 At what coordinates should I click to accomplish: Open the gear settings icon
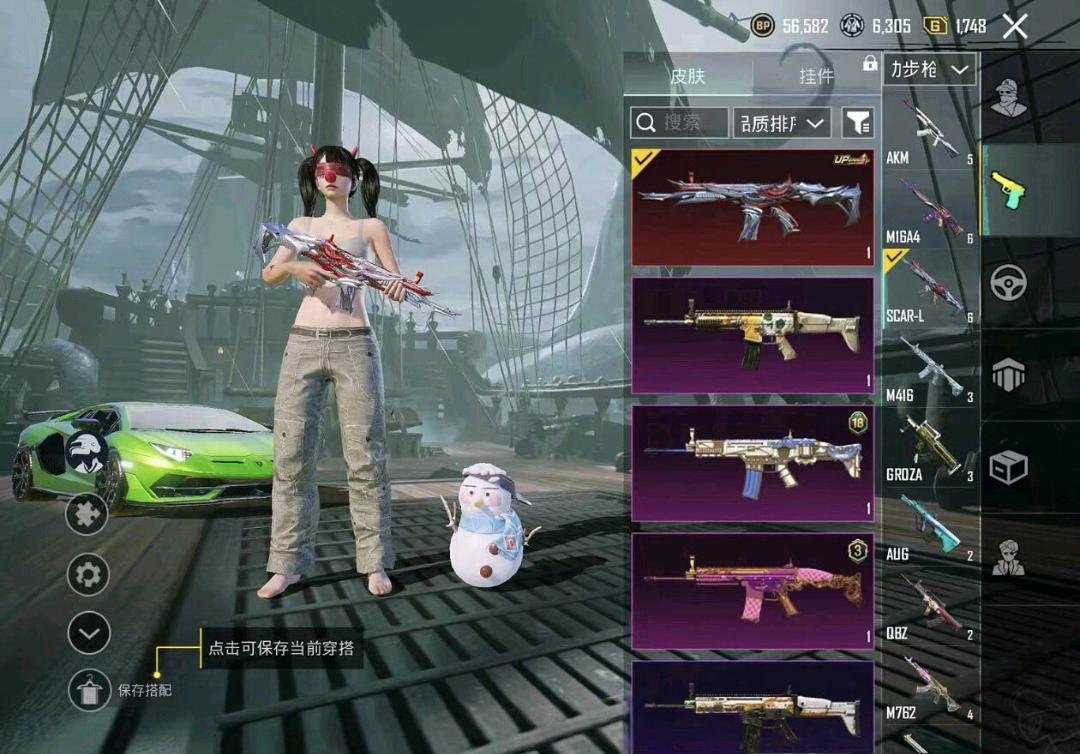click(x=88, y=575)
